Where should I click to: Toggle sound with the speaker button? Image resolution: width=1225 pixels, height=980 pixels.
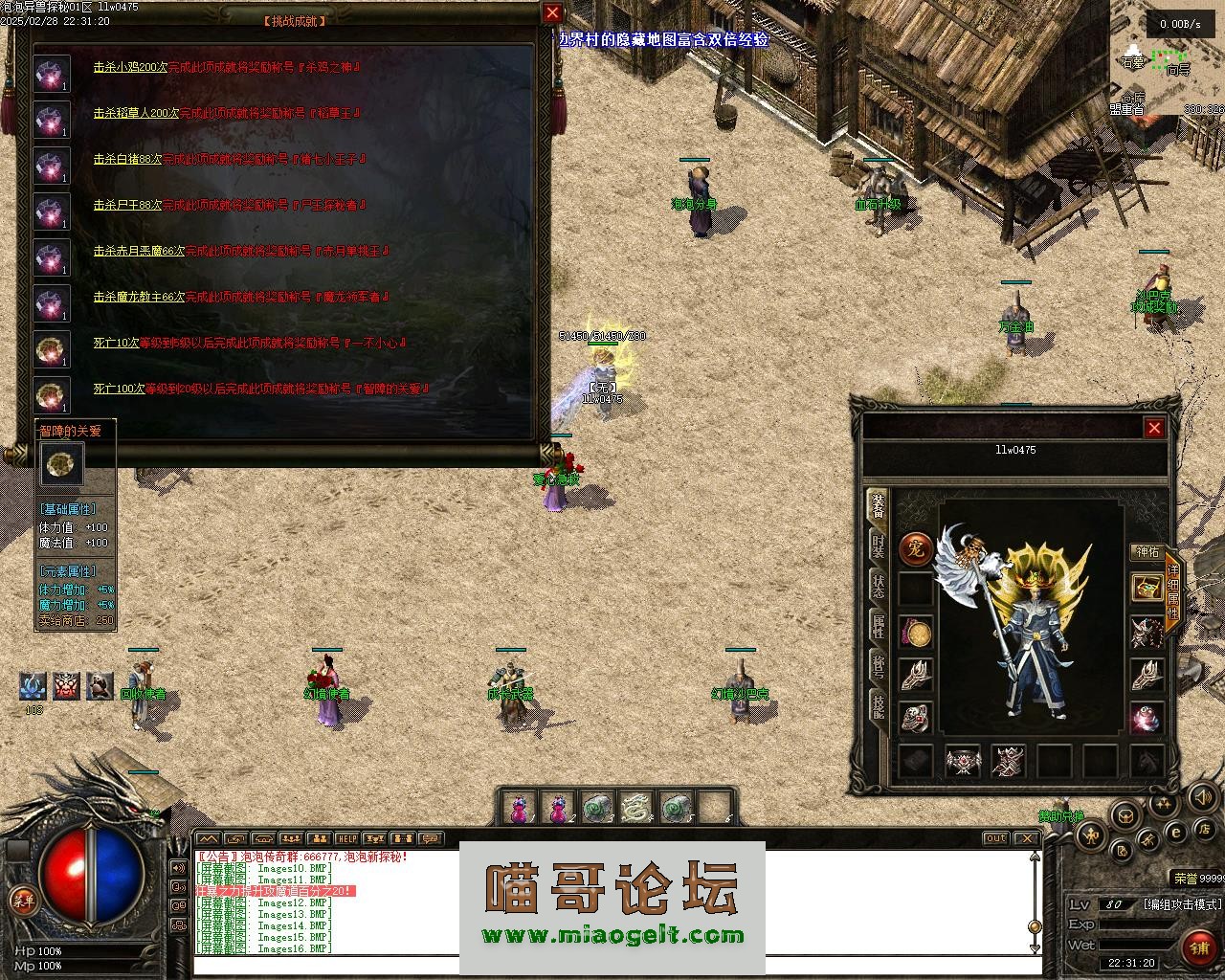click(1201, 796)
